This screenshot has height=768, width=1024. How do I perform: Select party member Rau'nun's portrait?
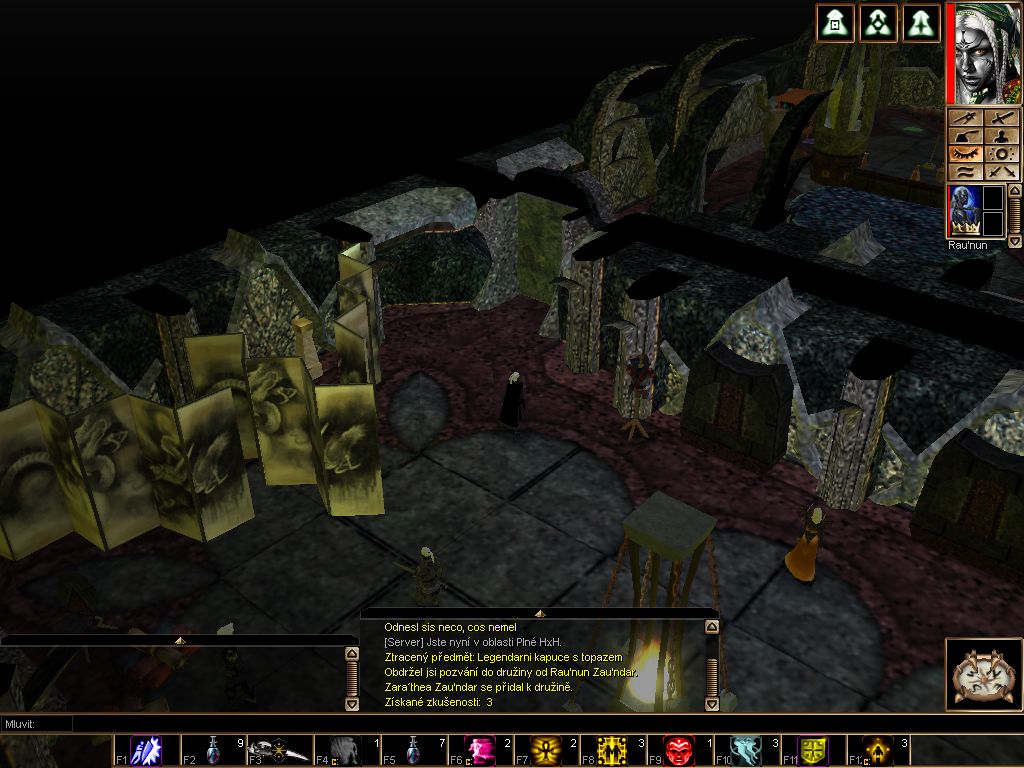[x=964, y=211]
